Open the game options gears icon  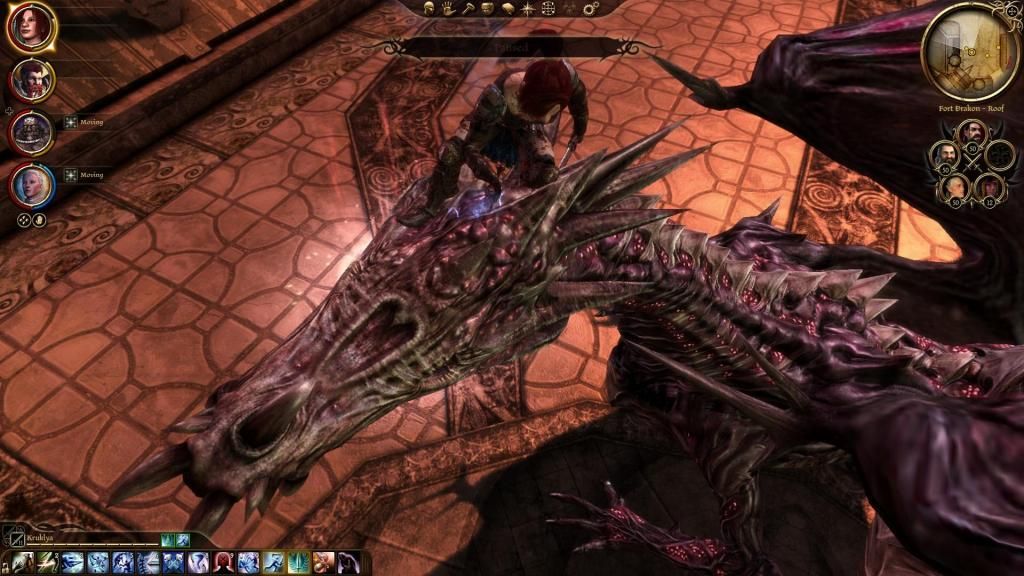[590, 9]
